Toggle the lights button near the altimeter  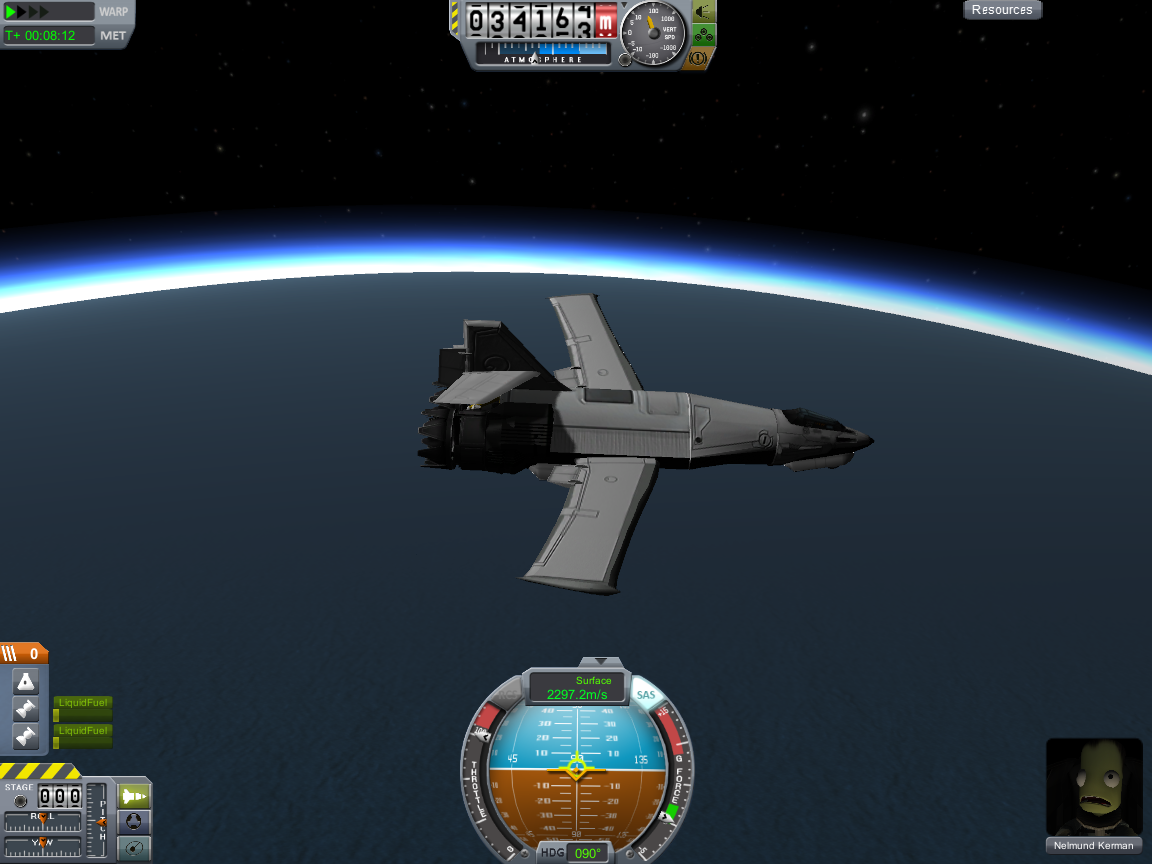(x=704, y=12)
